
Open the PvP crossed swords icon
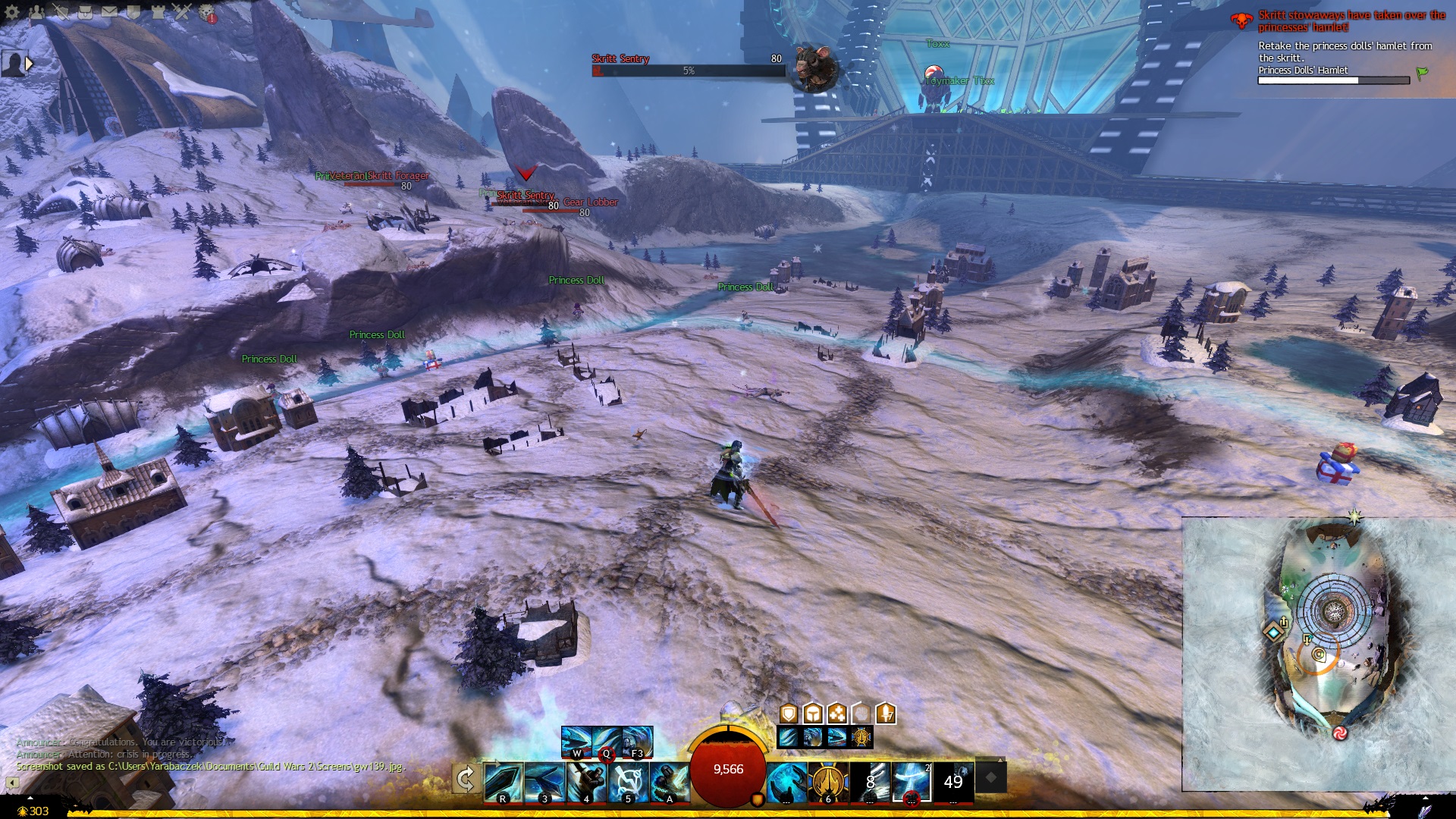182,12
